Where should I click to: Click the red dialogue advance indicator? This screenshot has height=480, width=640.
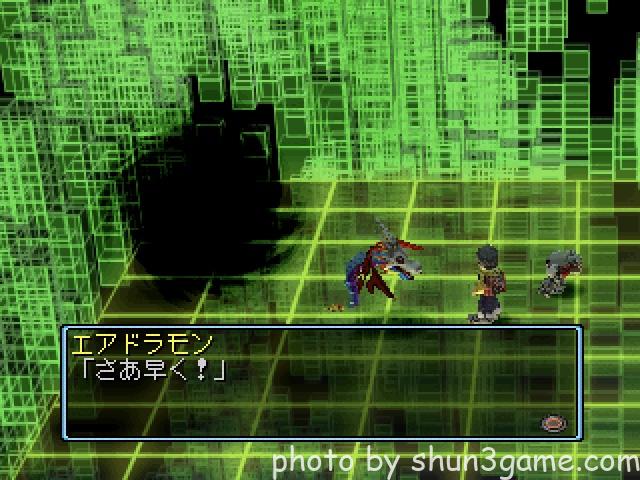click(551, 423)
